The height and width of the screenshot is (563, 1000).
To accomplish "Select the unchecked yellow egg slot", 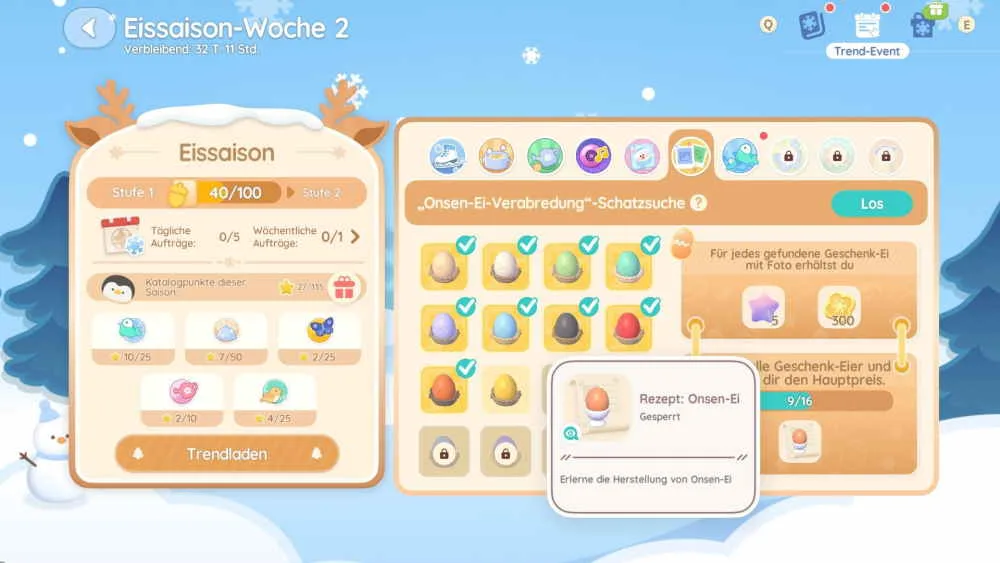I will click(x=506, y=390).
